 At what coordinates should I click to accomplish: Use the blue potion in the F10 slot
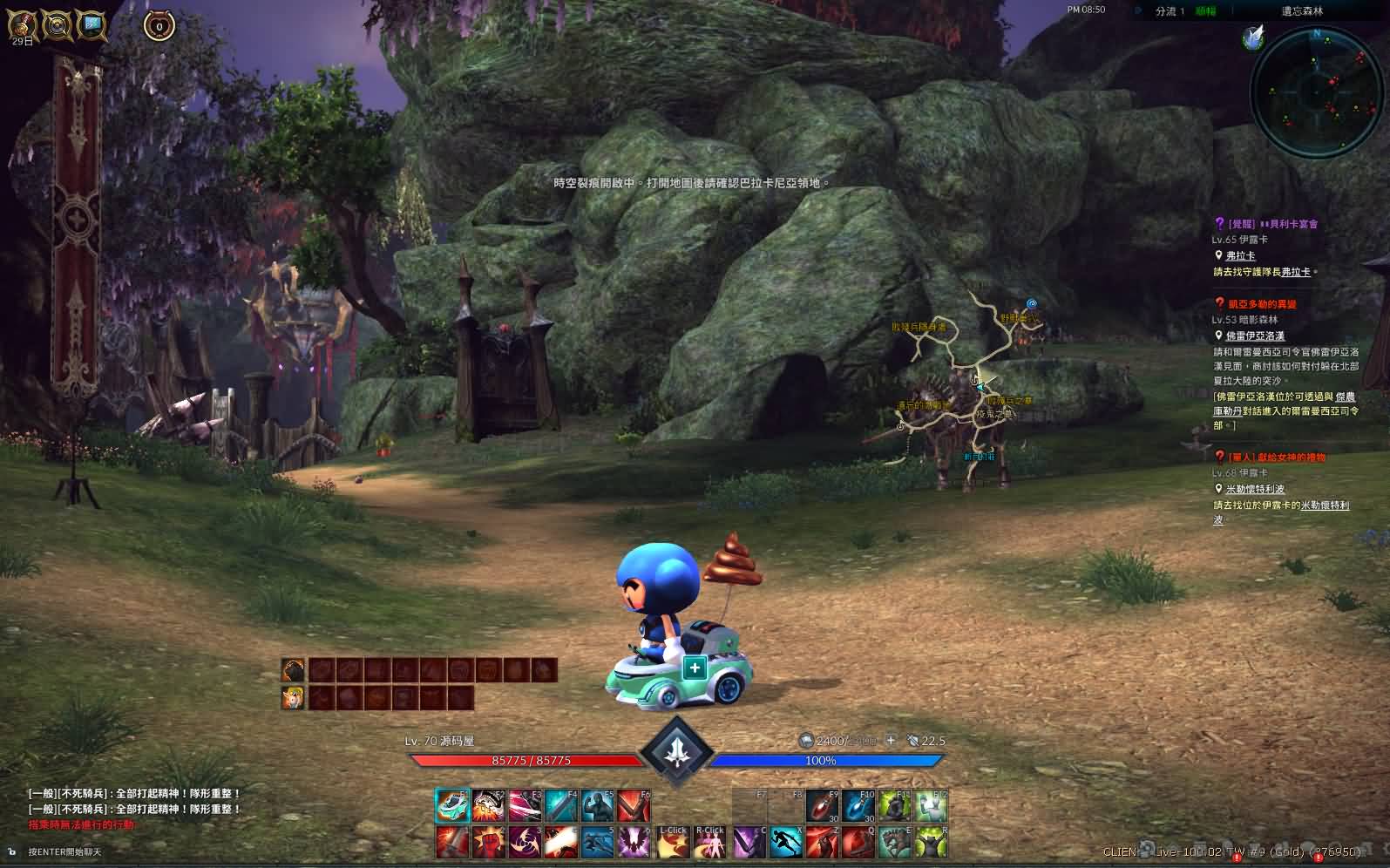(858, 806)
